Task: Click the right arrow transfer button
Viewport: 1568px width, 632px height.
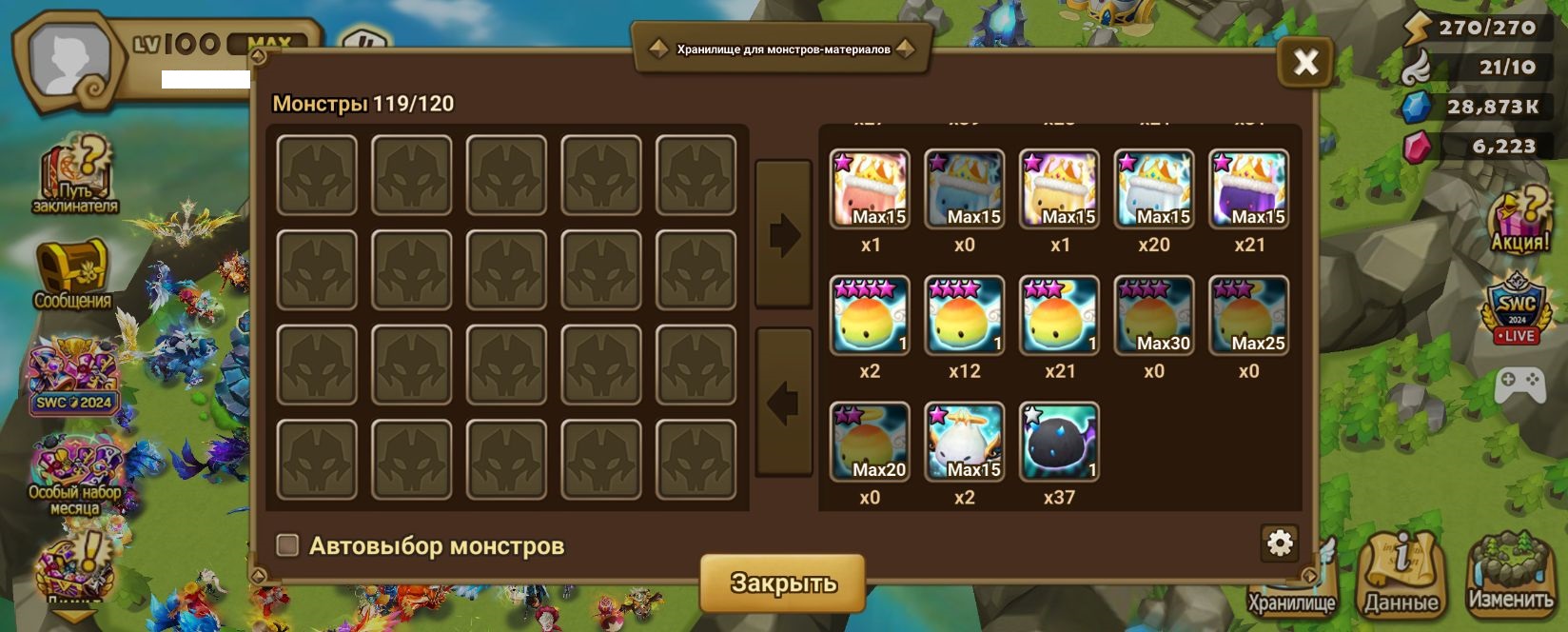Action: tap(783, 234)
